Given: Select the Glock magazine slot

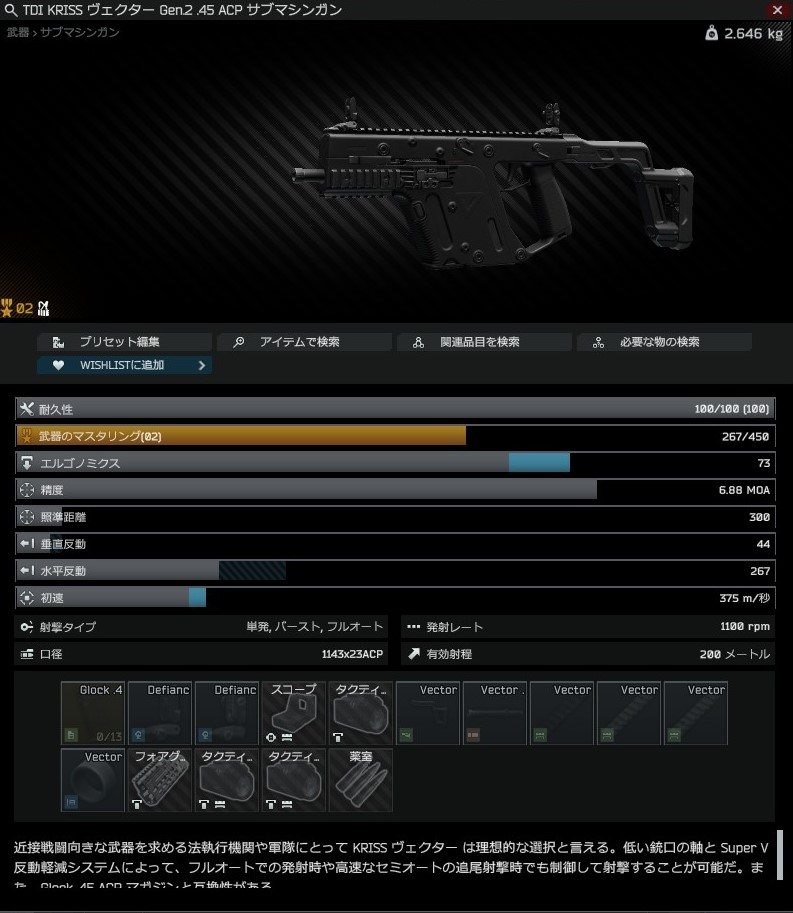Looking at the screenshot, I should coord(93,713).
